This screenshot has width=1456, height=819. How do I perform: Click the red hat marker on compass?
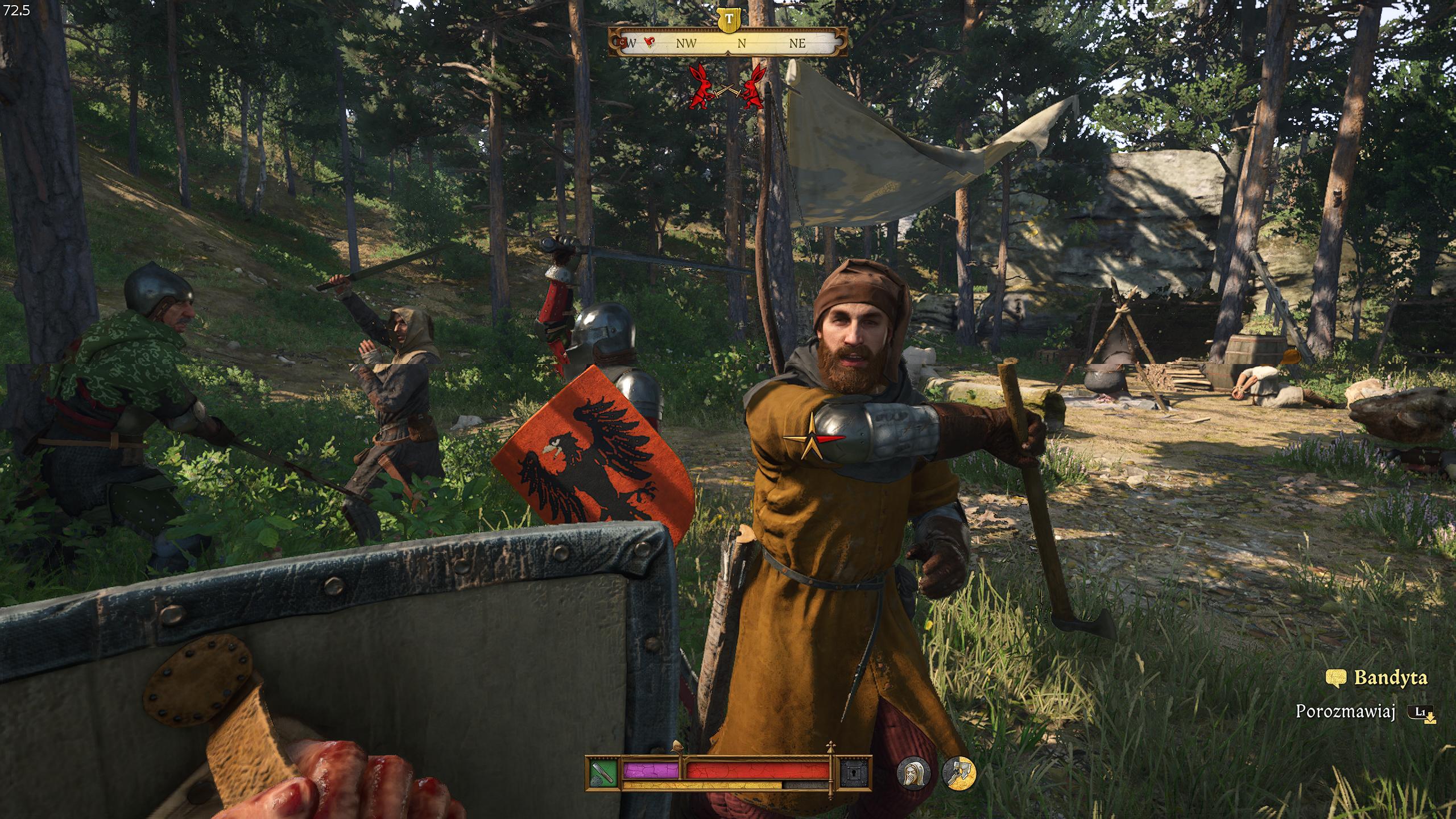tap(648, 42)
